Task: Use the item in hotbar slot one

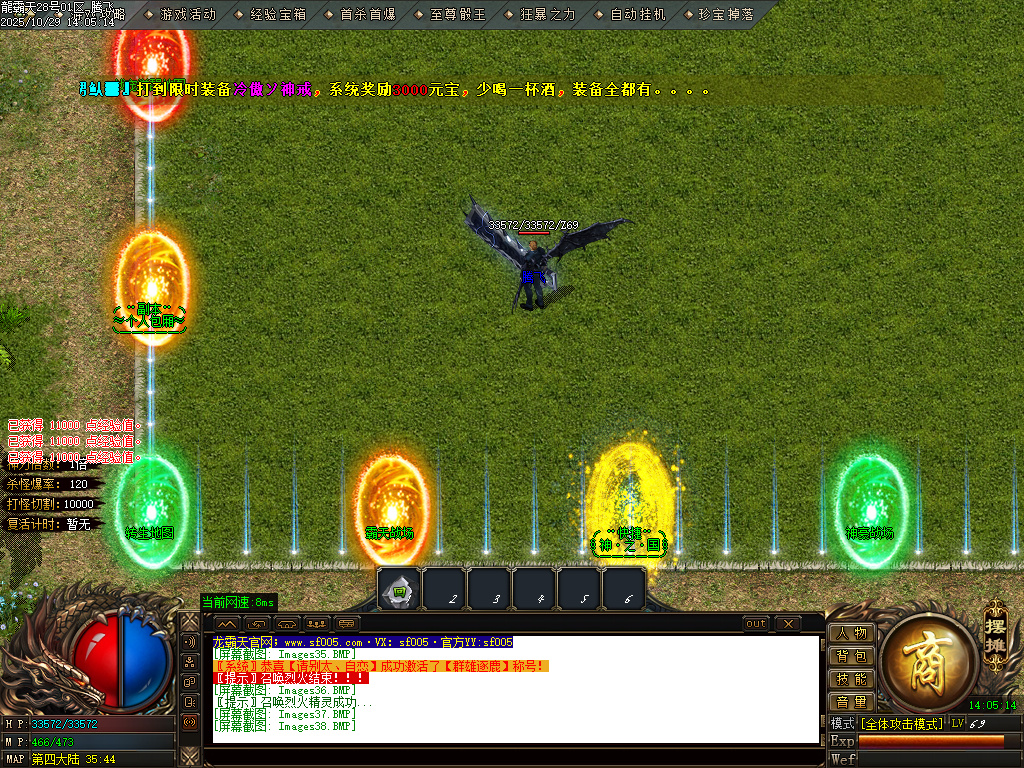Action: click(x=399, y=590)
